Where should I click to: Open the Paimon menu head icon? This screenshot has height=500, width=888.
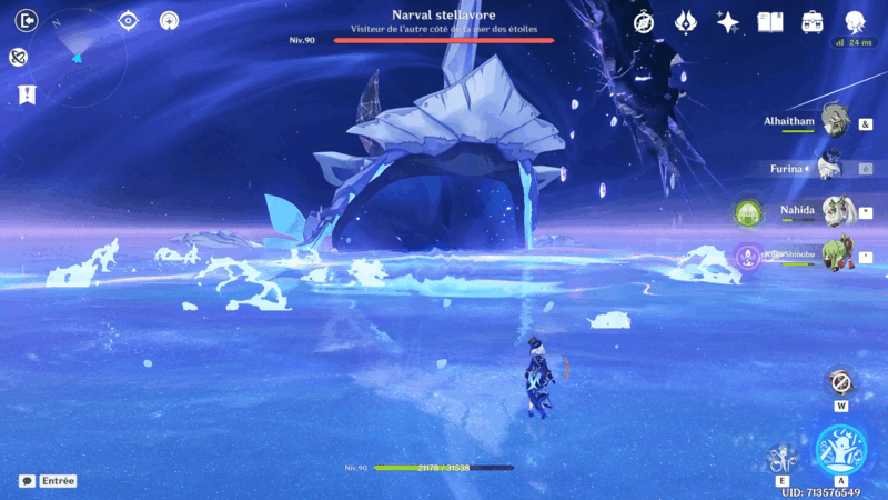click(x=855, y=22)
